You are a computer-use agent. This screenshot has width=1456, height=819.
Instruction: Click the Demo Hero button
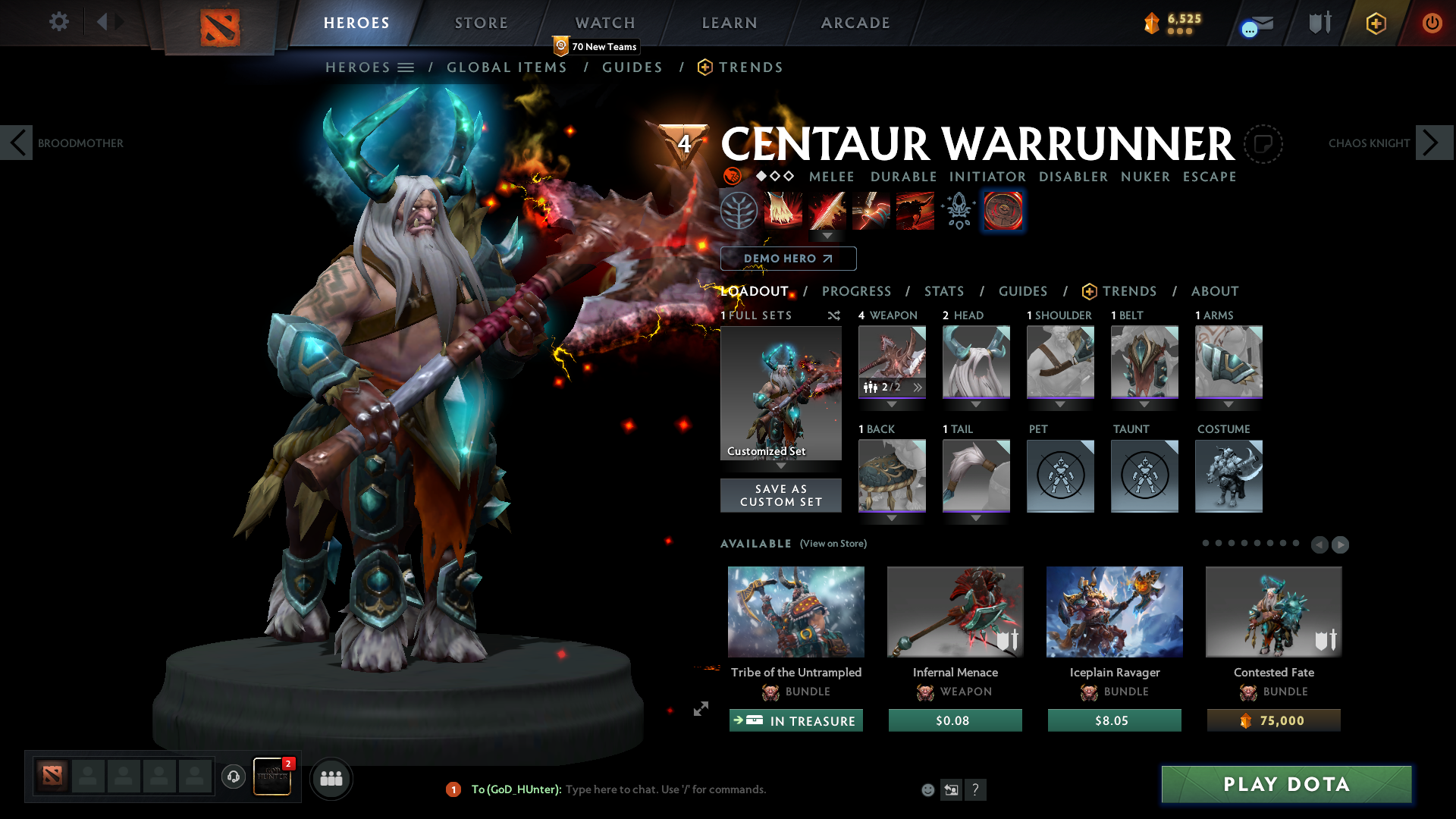coord(788,259)
